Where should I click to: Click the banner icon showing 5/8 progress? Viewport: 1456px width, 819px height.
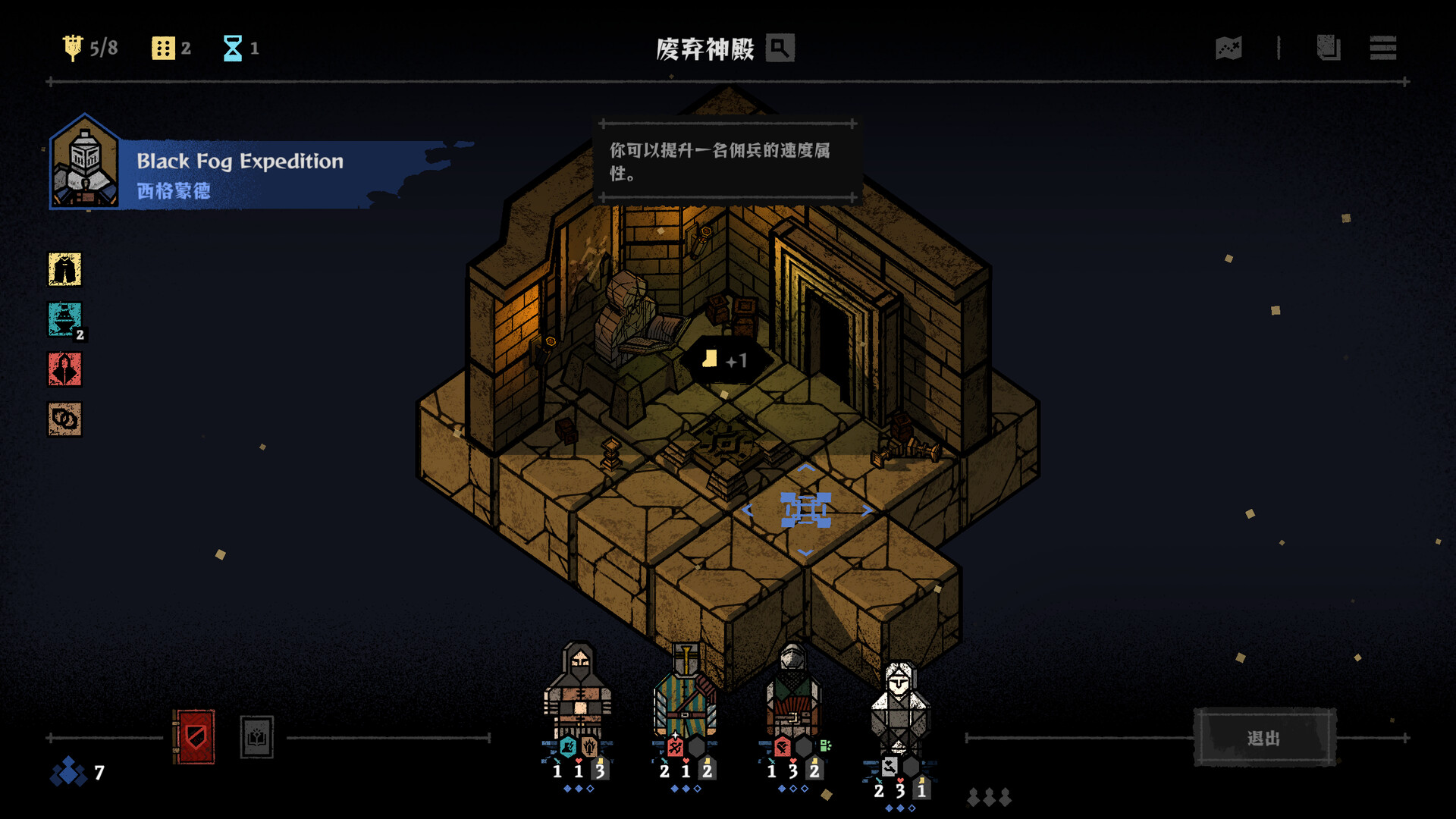[73, 47]
